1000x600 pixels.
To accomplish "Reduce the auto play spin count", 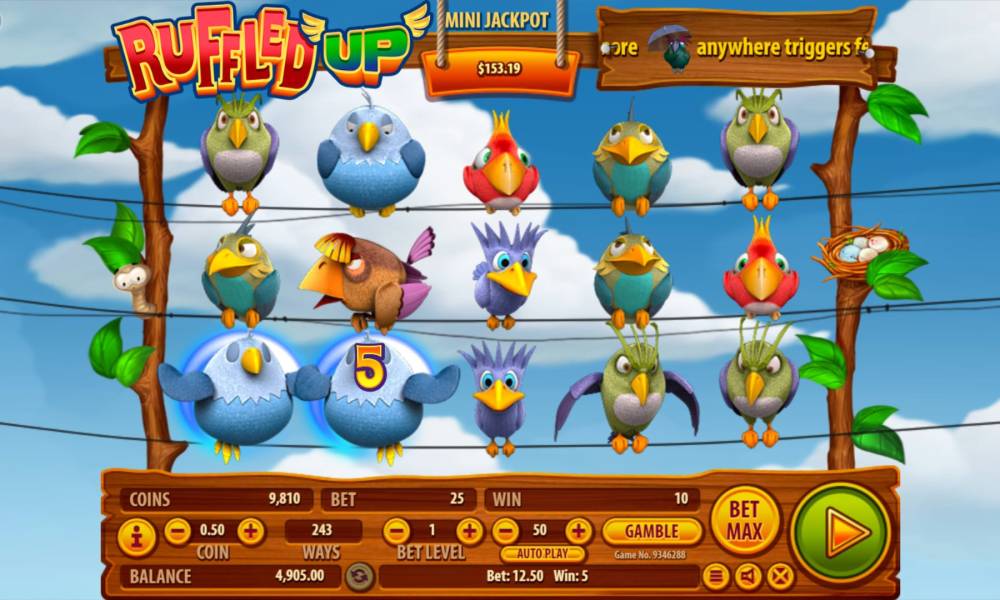I will pyautogui.click(x=506, y=531).
